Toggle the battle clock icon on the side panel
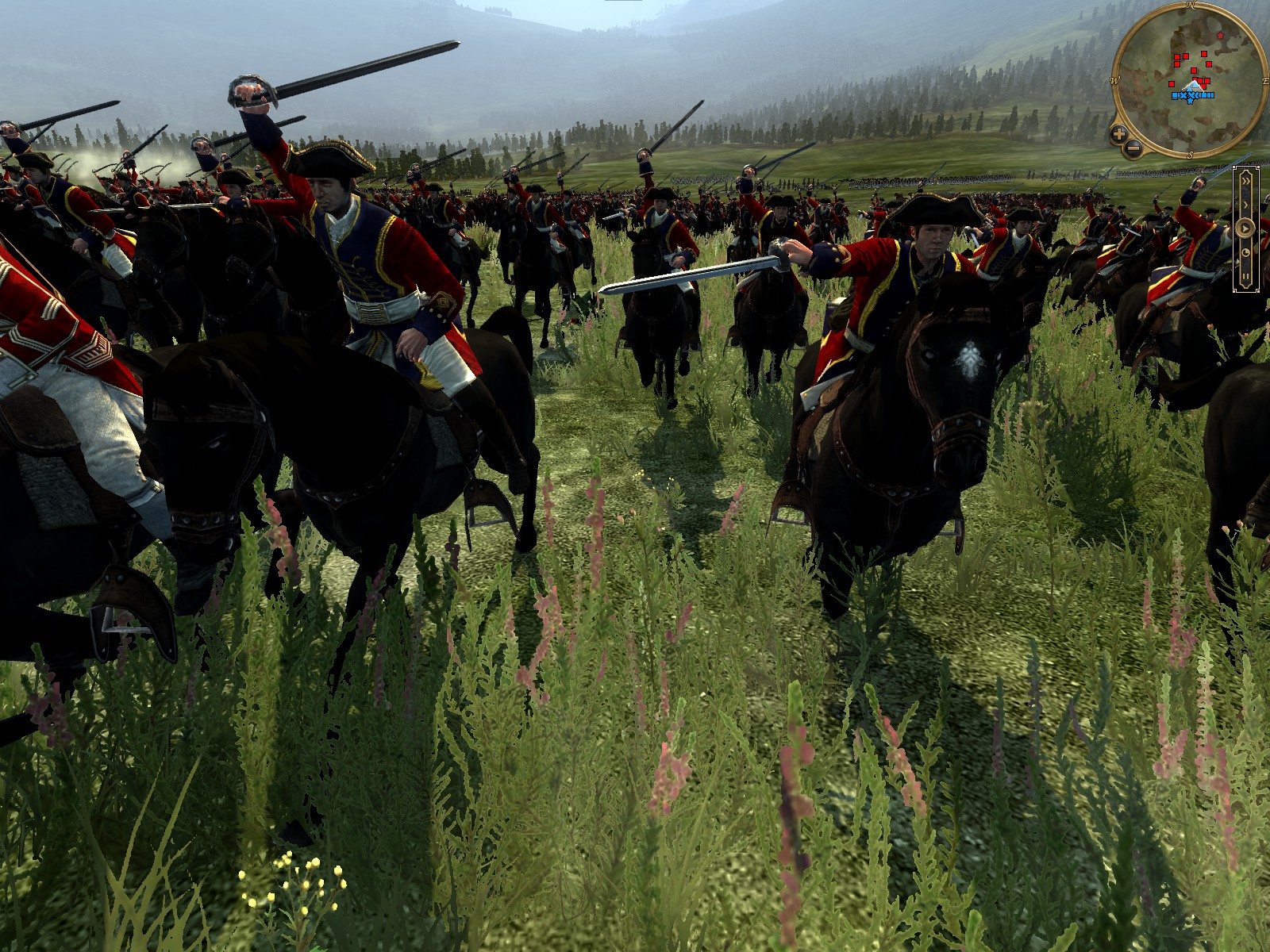The width and height of the screenshot is (1270, 952). coord(1246,252)
